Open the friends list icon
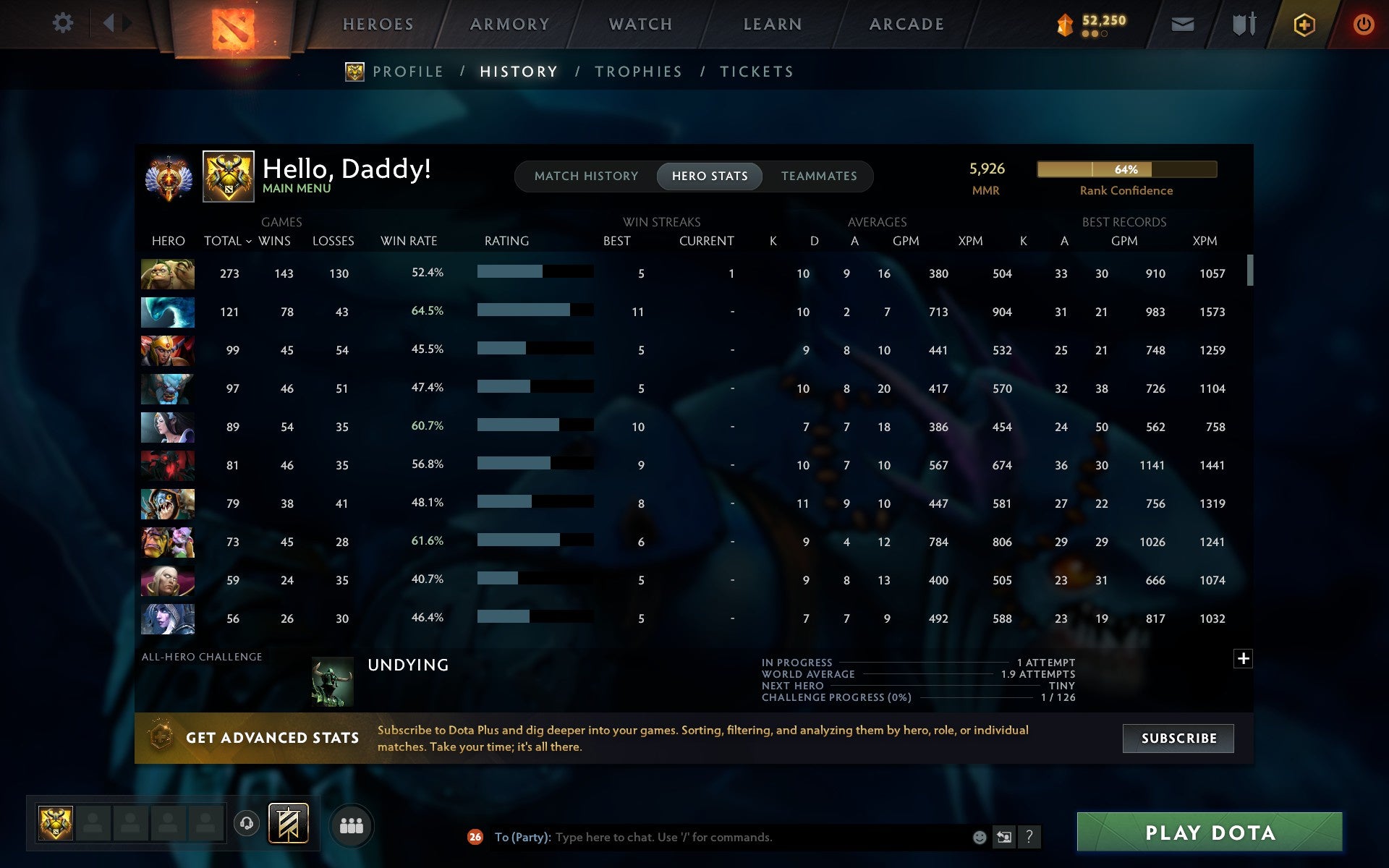This screenshot has width=1389, height=868. pyautogui.click(x=352, y=825)
